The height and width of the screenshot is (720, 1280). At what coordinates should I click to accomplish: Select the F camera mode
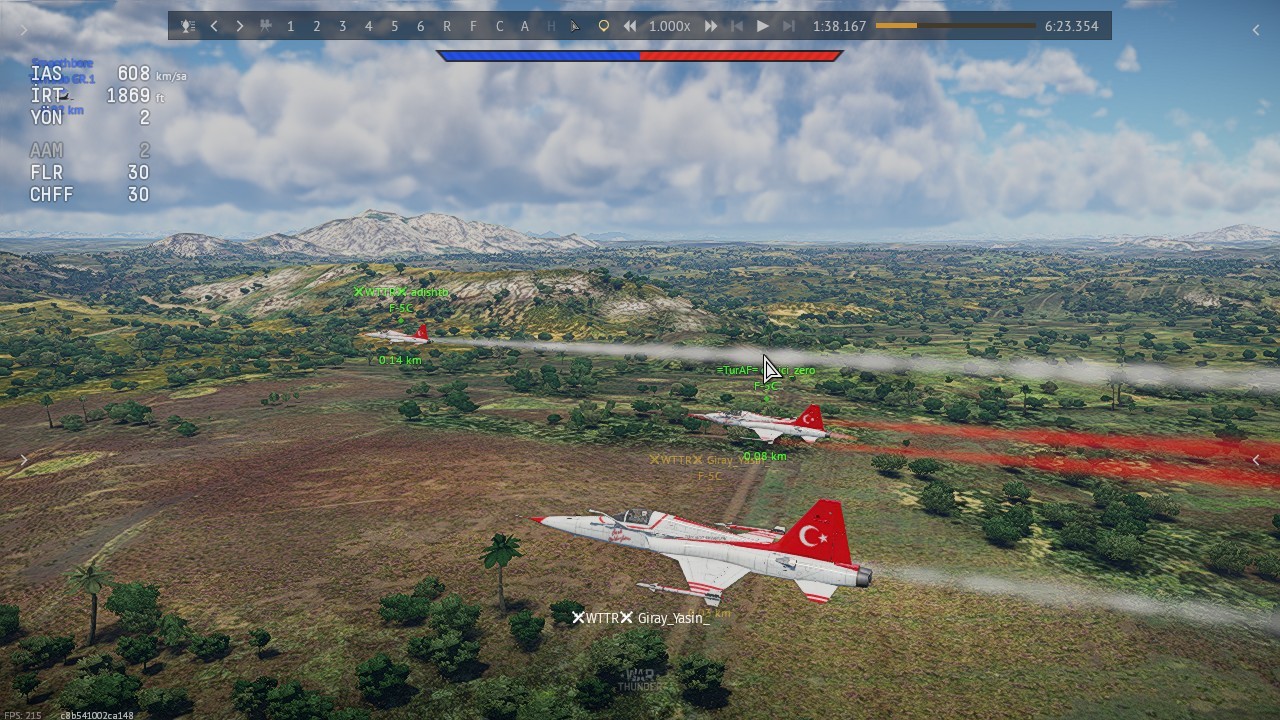[473, 26]
